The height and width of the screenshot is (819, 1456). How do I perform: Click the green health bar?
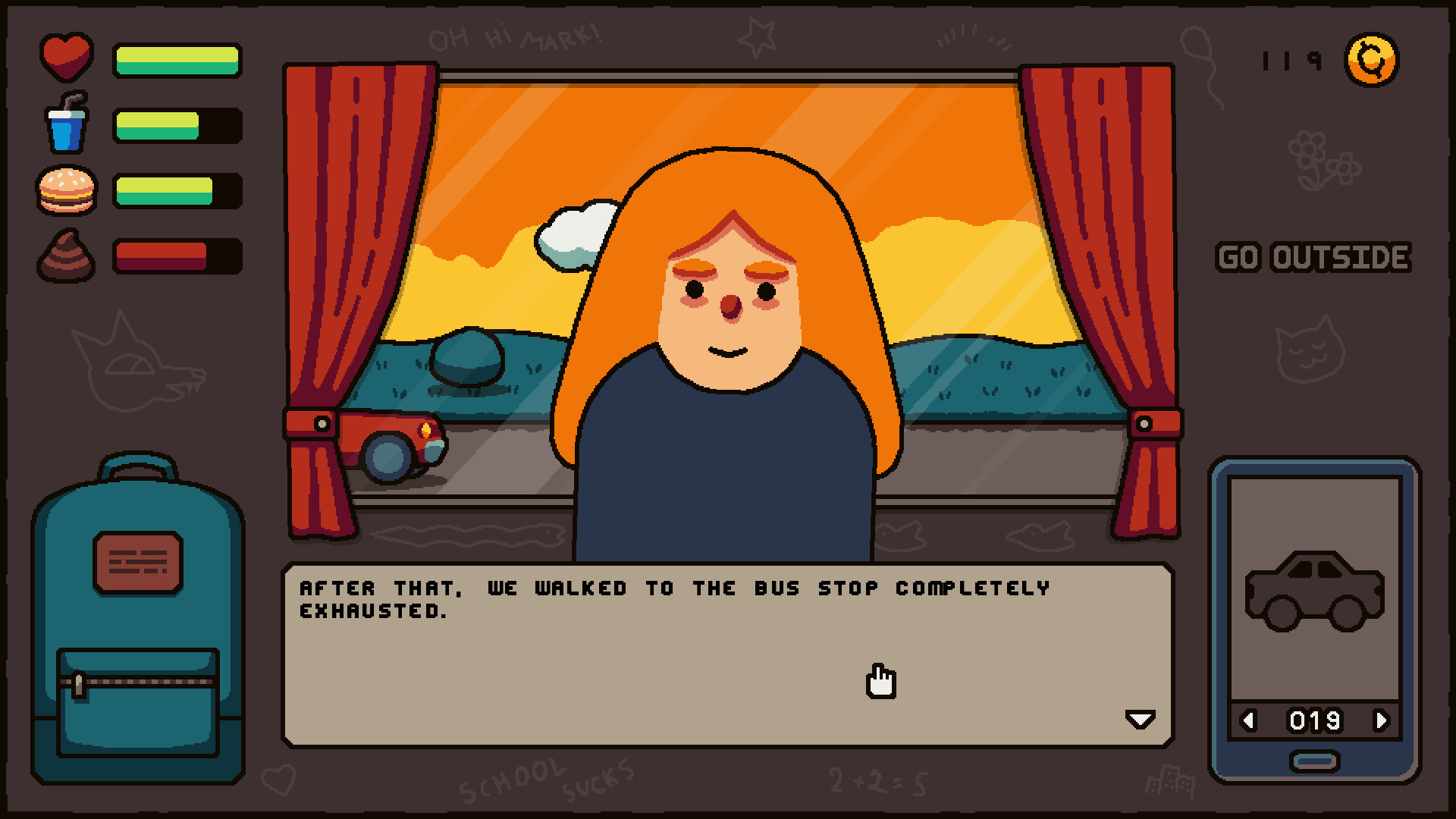[x=177, y=59]
